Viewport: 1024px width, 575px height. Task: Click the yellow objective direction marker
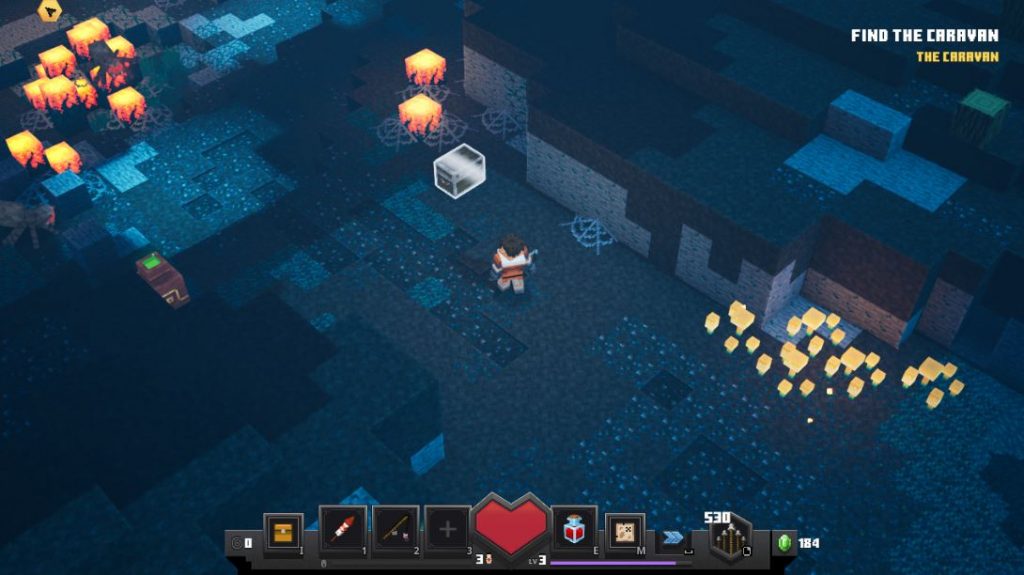[x=48, y=11]
